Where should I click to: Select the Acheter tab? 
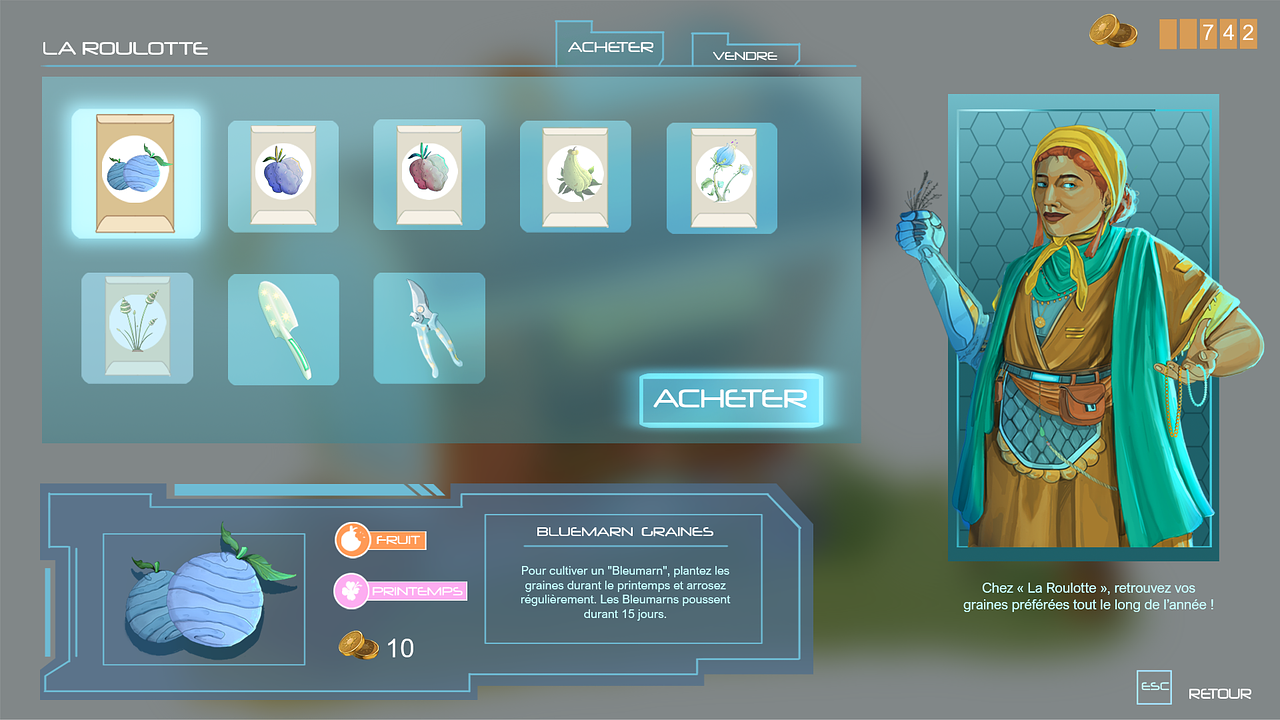pos(610,47)
